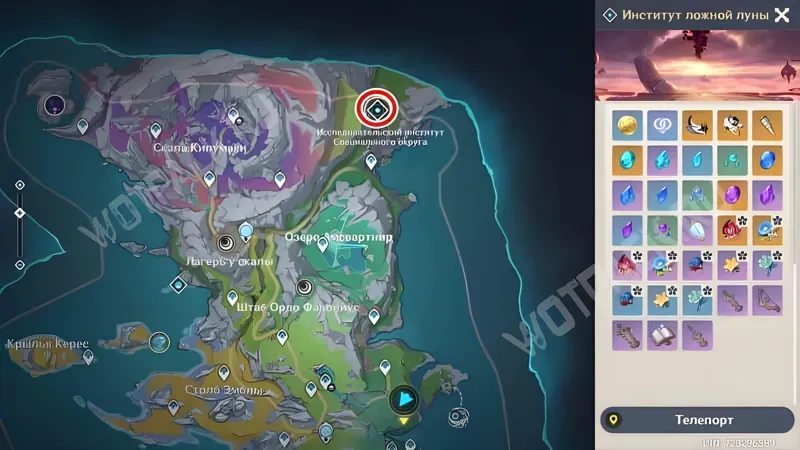Click the player's blue arrow location marker

(x=403, y=400)
